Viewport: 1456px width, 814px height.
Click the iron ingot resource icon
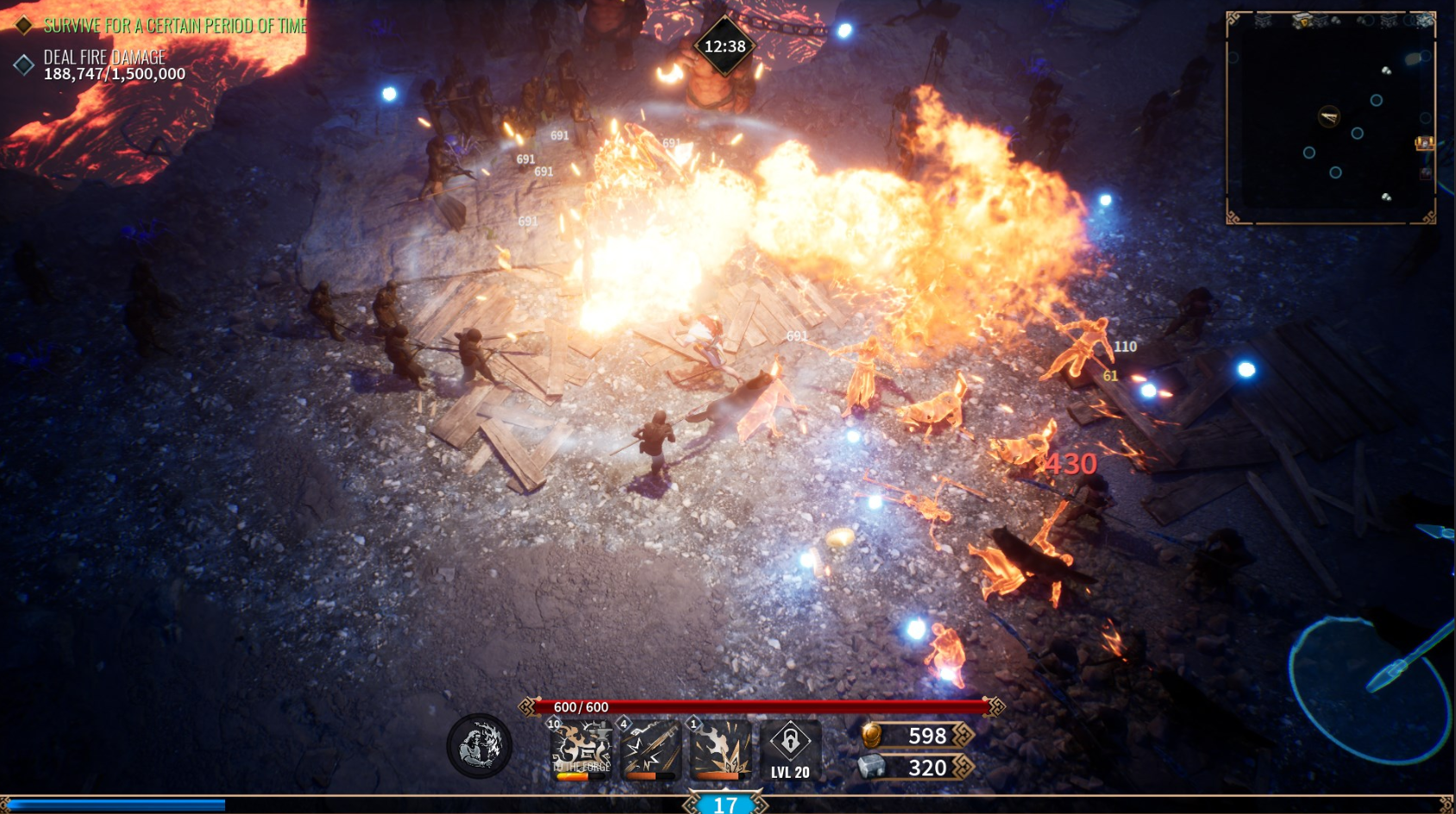point(872,767)
